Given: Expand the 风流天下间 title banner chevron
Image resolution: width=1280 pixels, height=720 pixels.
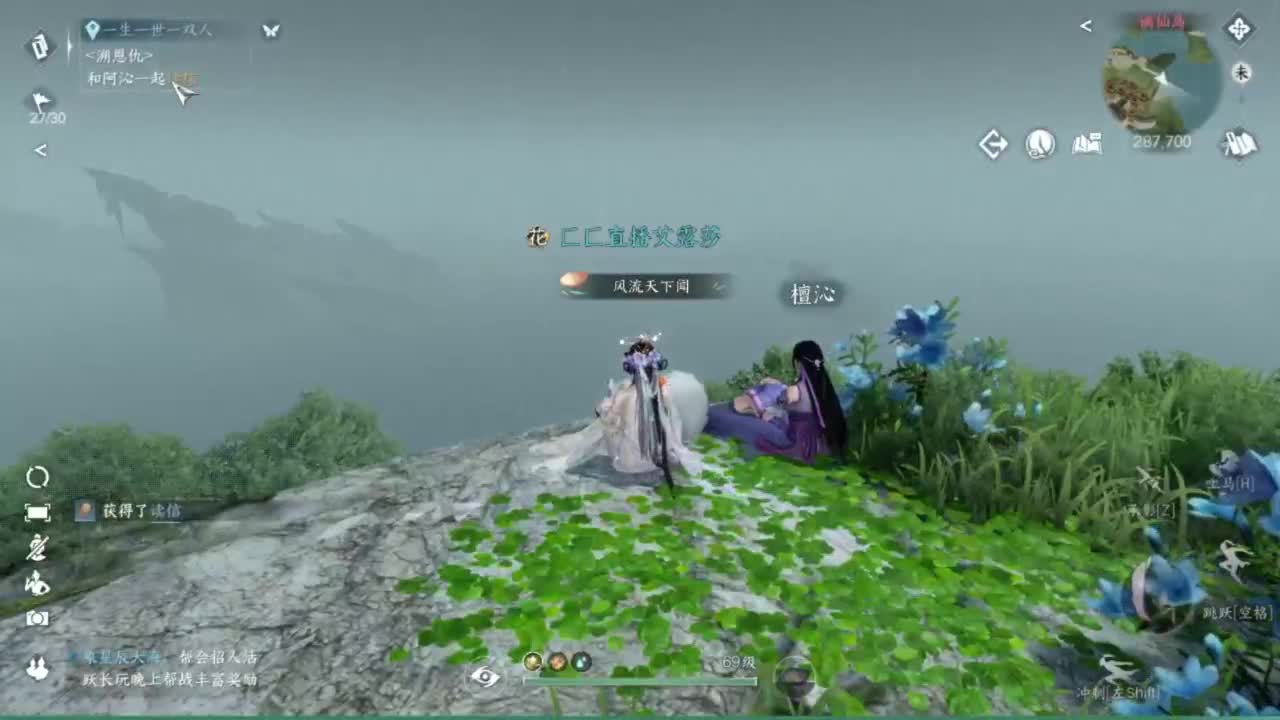Looking at the screenshot, I should pyautogui.click(x=716, y=287).
